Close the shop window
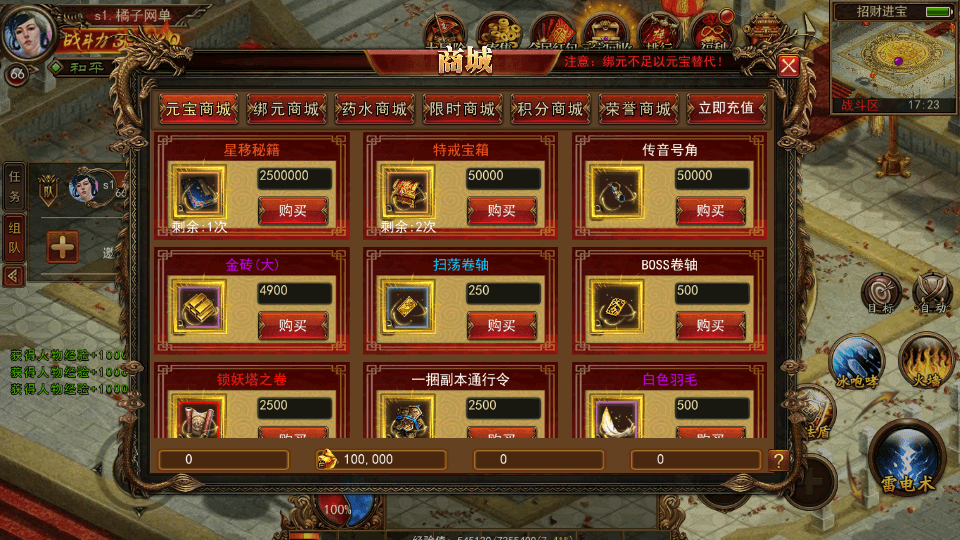960x540 pixels. (x=789, y=67)
